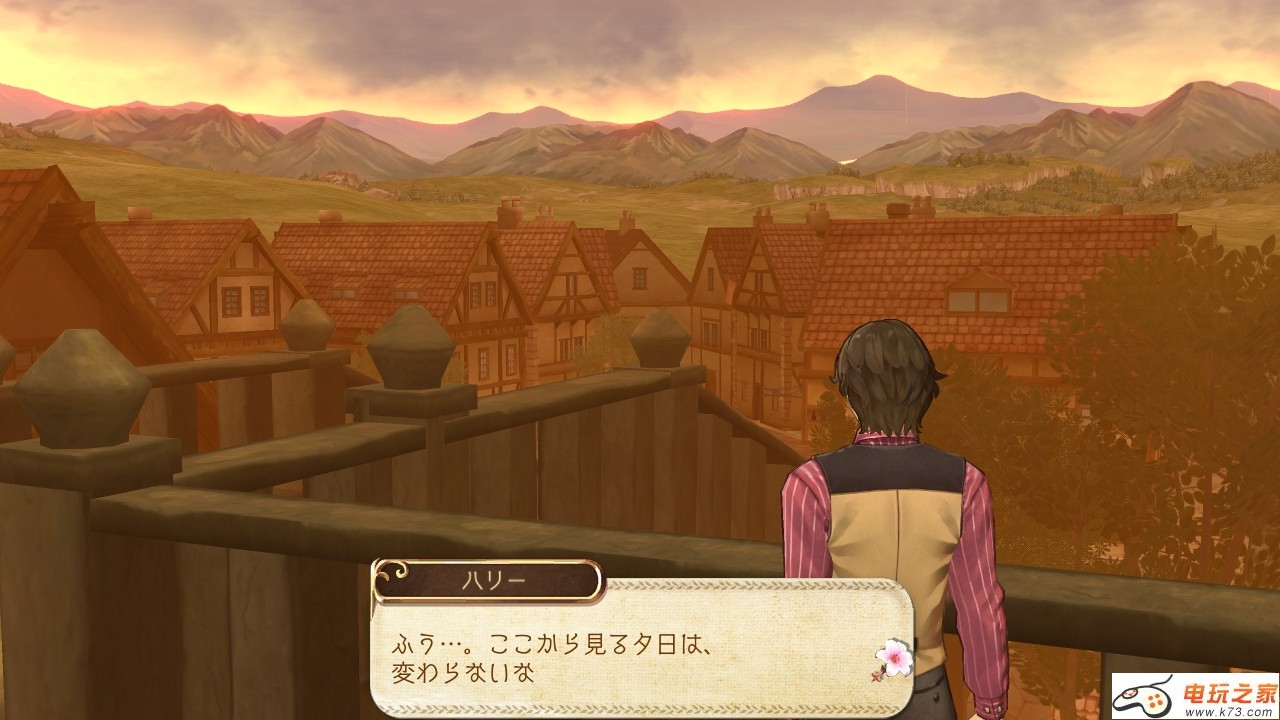Image resolution: width=1280 pixels, height=720 pixels.
Task: Advance the dialogue via the pink flower icon
Action: point(893,658)
